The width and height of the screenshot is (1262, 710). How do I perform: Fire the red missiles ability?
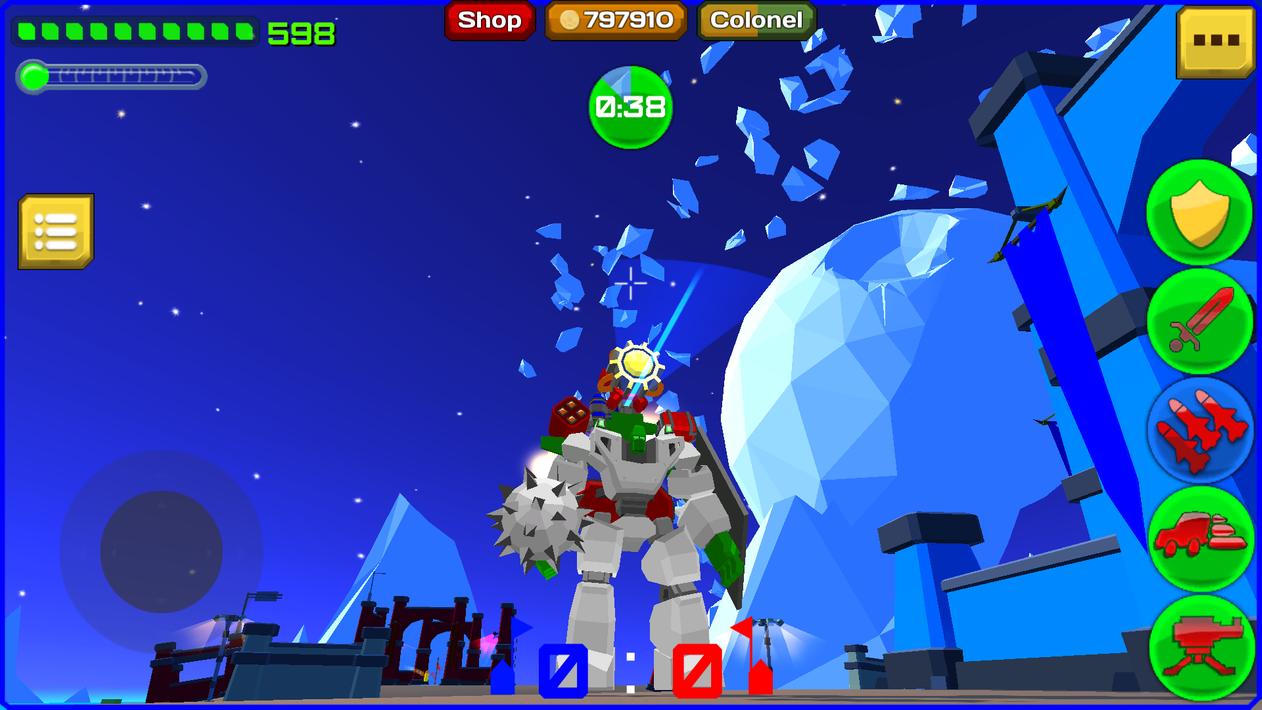click(x=1200, y=430)
